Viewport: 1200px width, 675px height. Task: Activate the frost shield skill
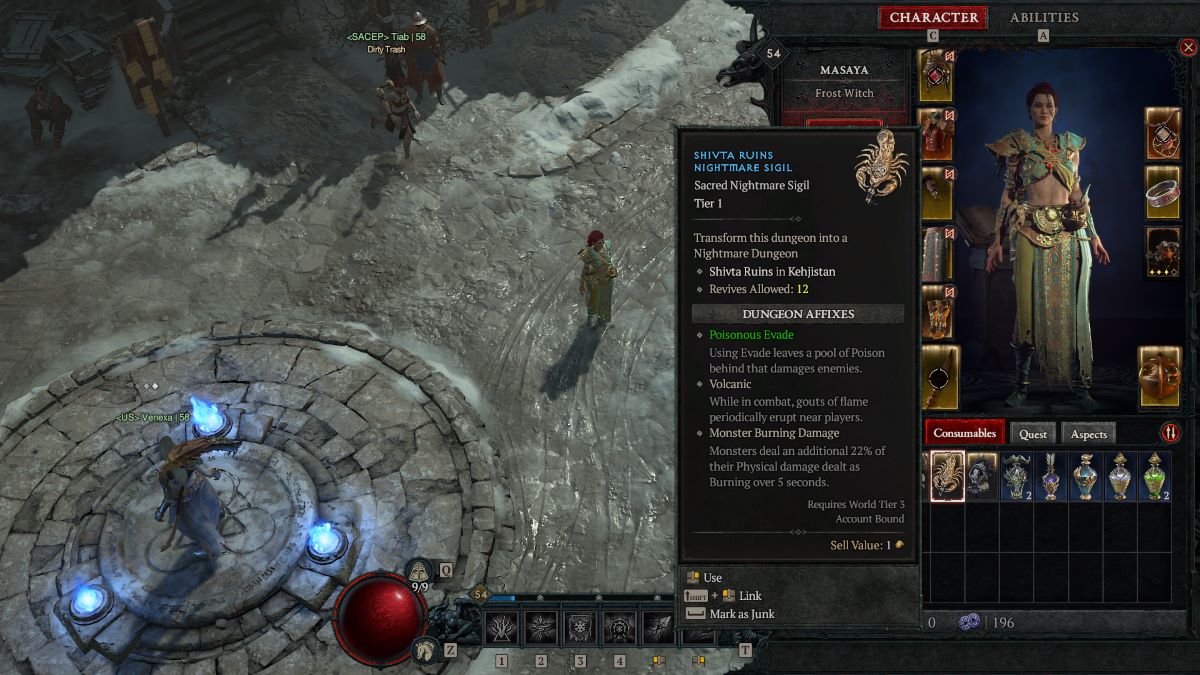click(580, 628)
